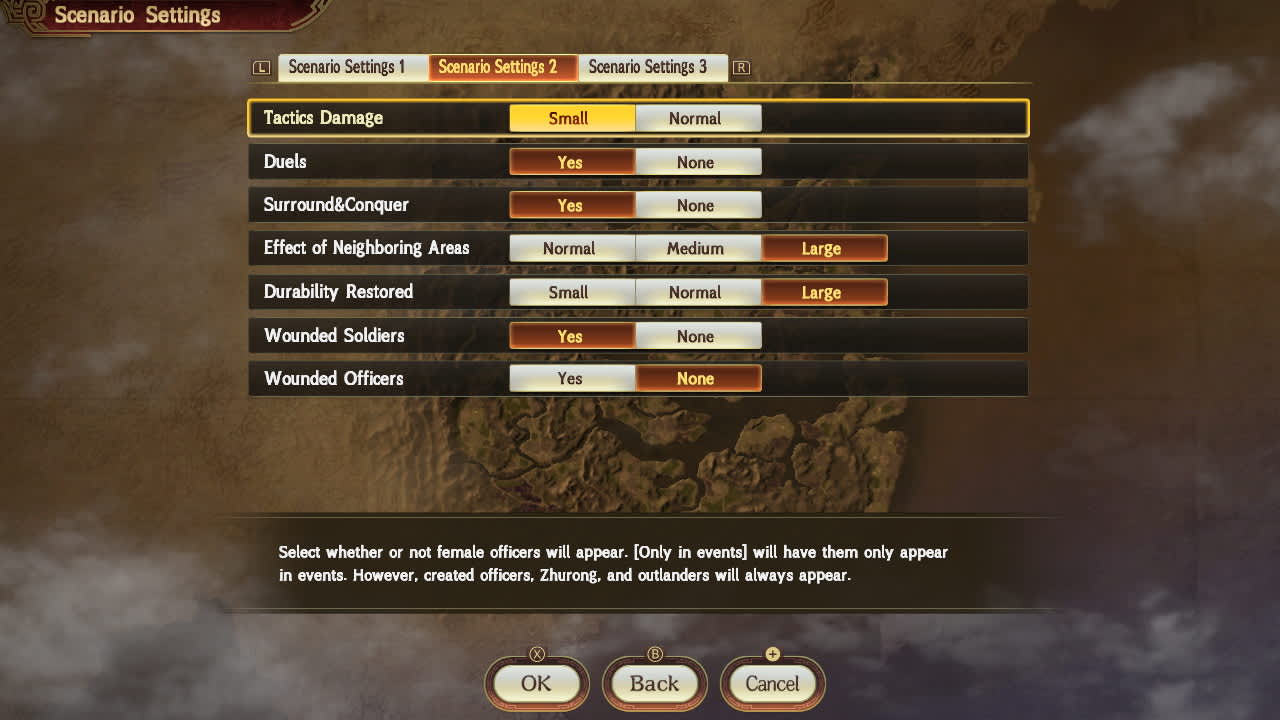Confirm settings with the OK button
1280x720 pixels.
click(536, 684)
